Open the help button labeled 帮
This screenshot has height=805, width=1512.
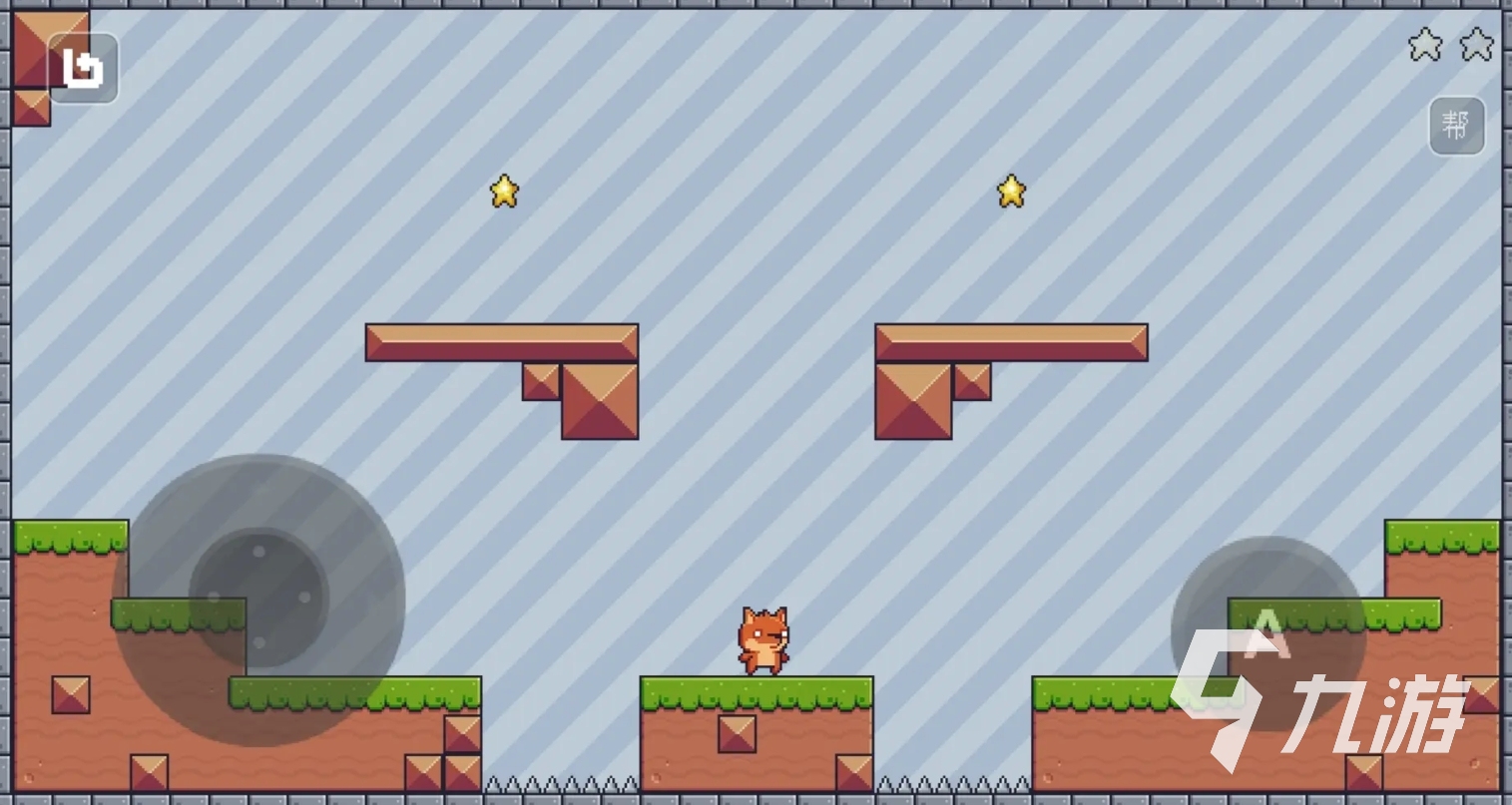coord(1456,126)
